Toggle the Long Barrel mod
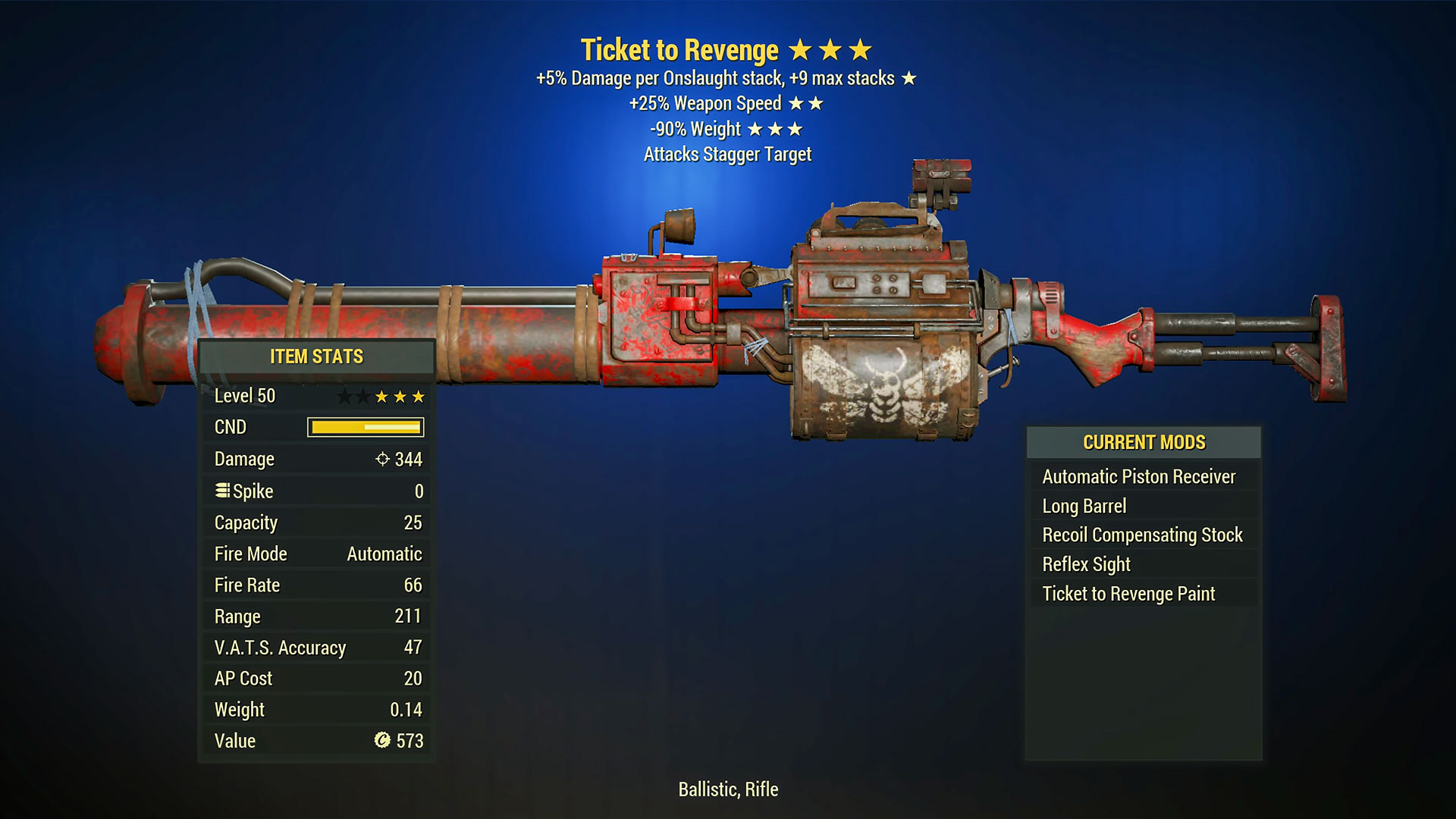 (1083, 506)
